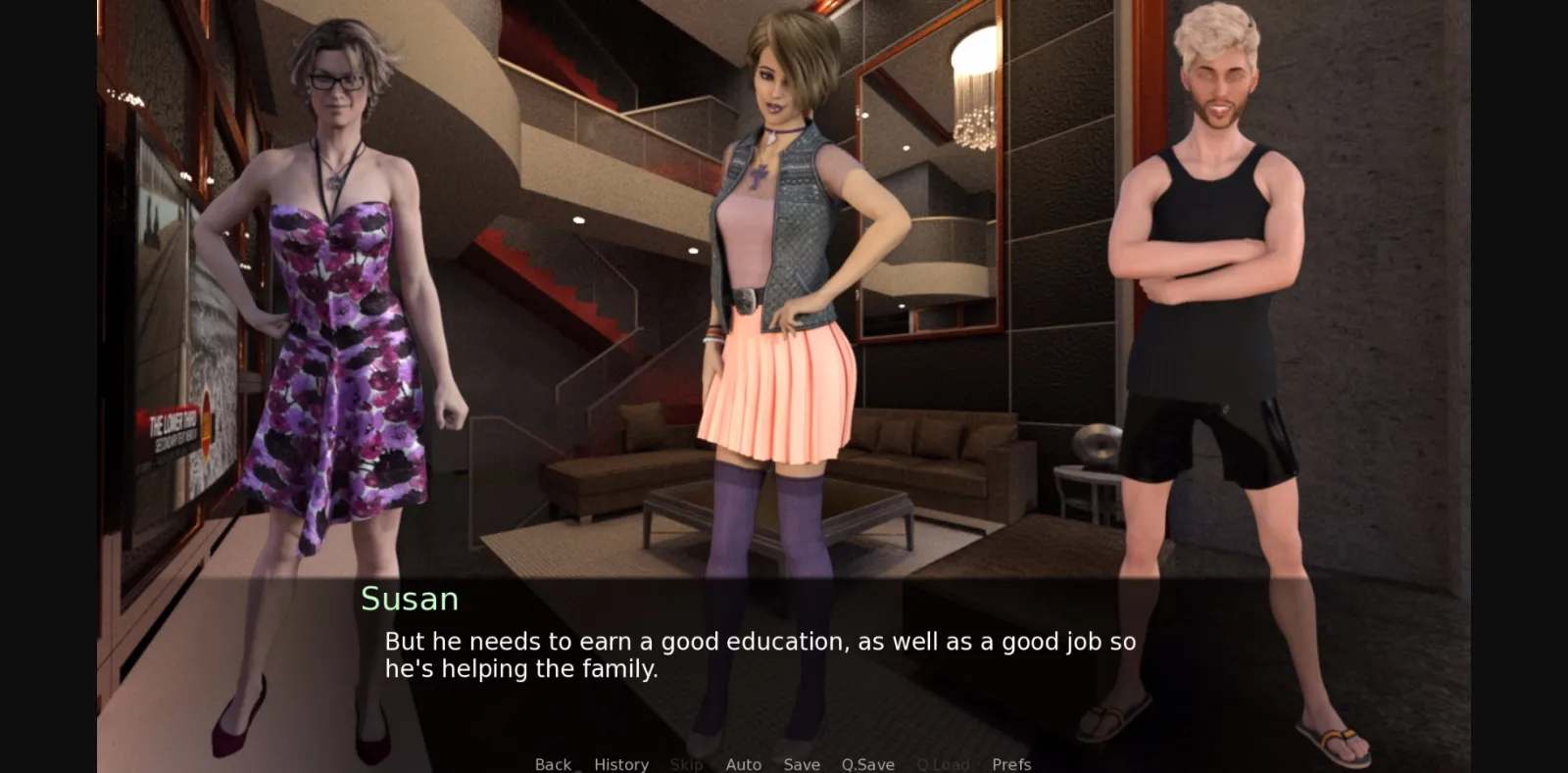This screenshot has width=1568, height=773.
Task: Toggle Auto-forward dialogue mode
Action: (x=744, y=764)
